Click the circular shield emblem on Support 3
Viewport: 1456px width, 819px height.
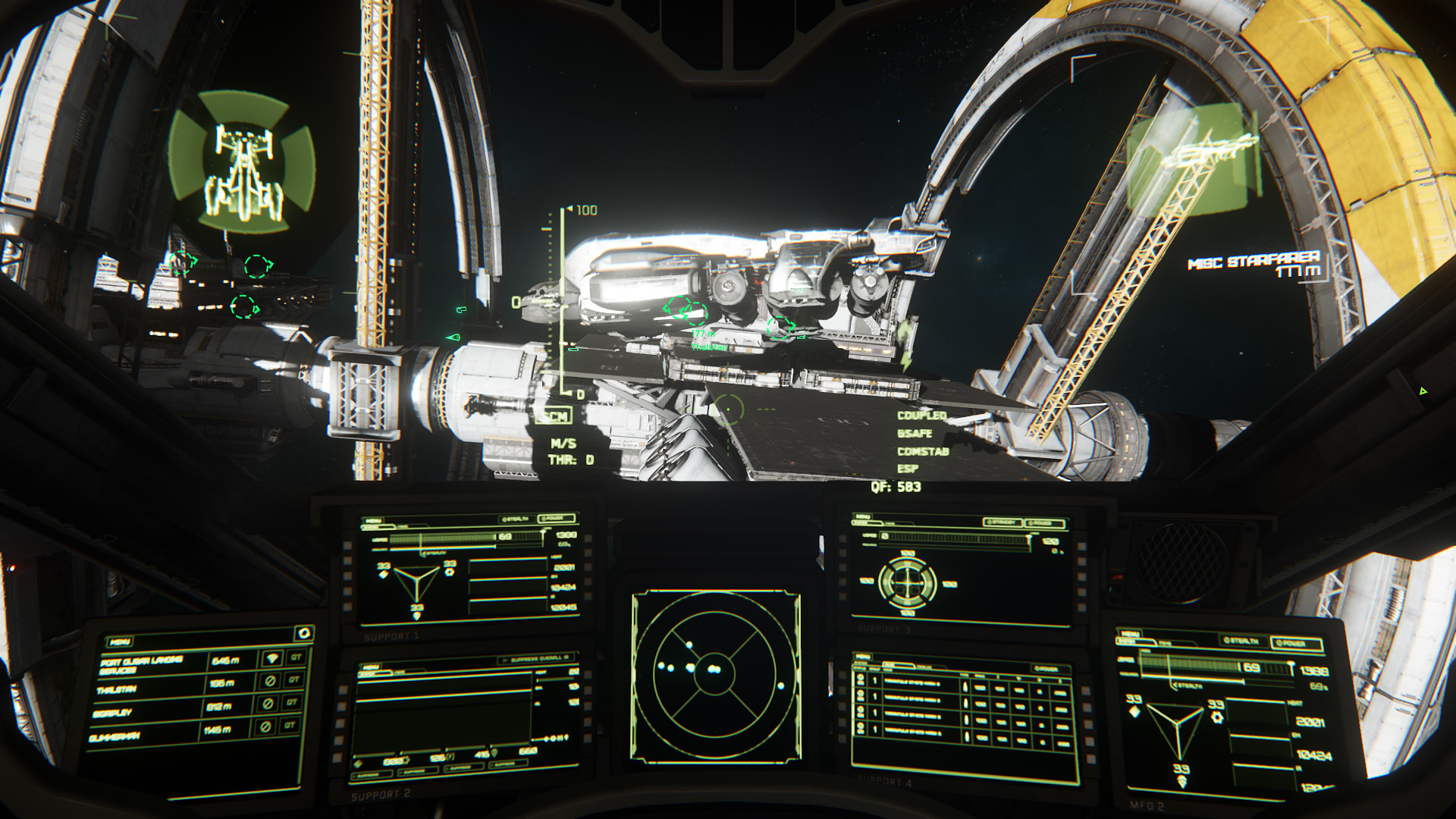click(907, 582)
